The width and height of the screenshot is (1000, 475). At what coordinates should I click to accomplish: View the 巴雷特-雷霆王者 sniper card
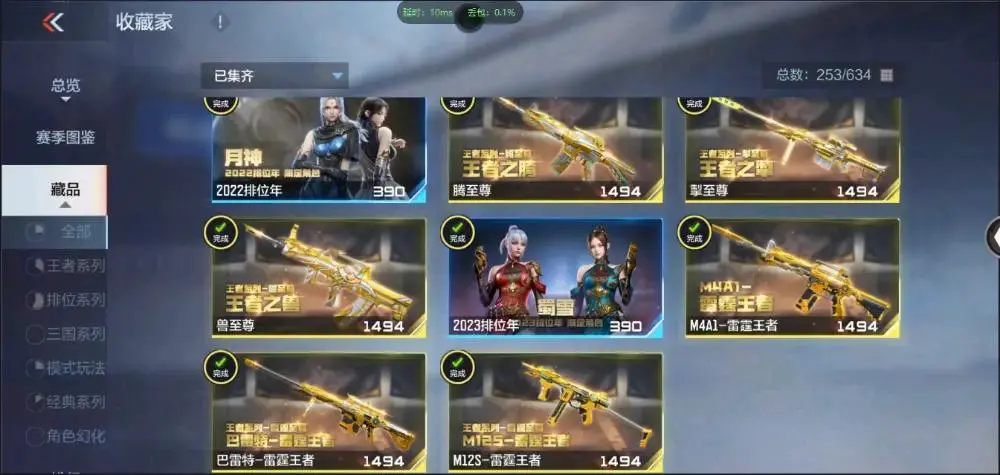click(318, 411)
